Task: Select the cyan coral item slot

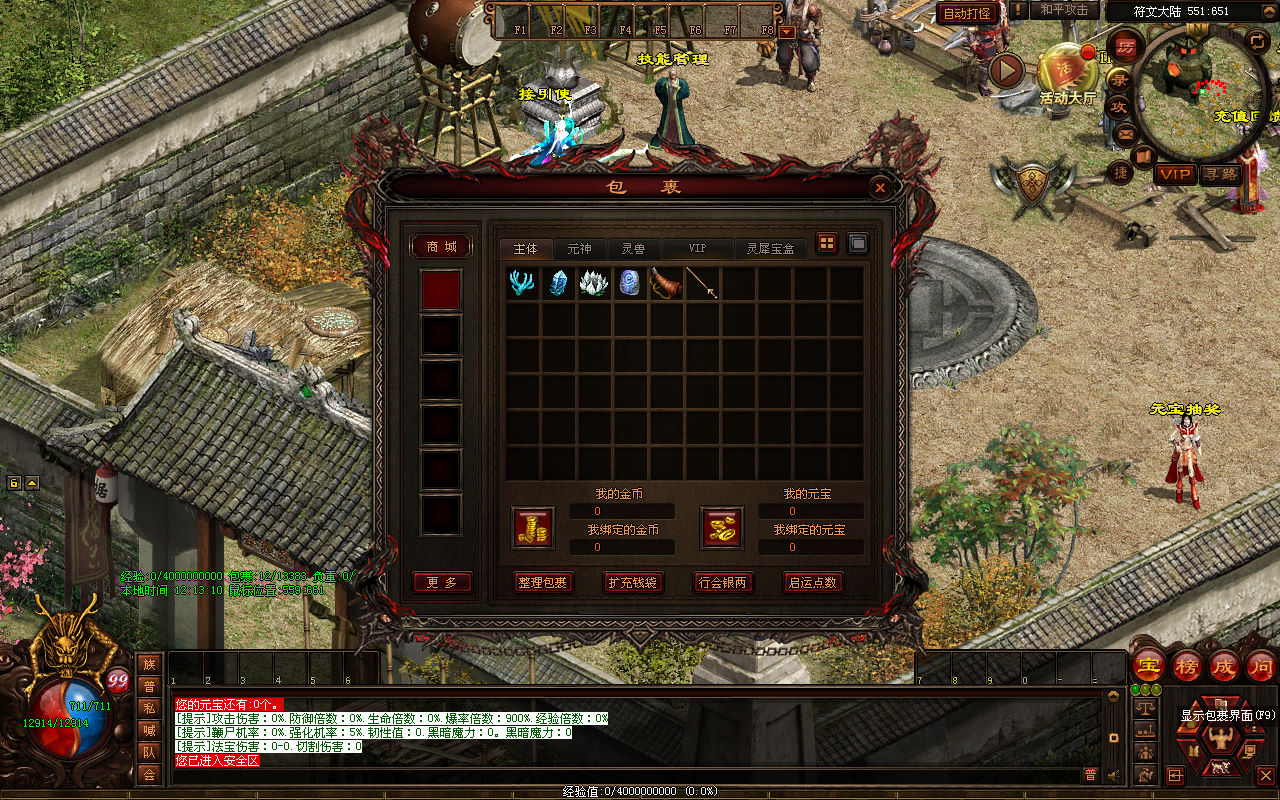Action: [x=522, y=283]
